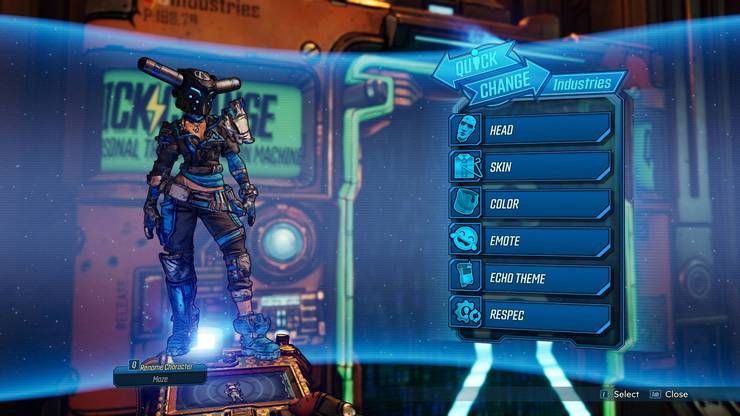Choose the Color option

[x=530, y=203]
